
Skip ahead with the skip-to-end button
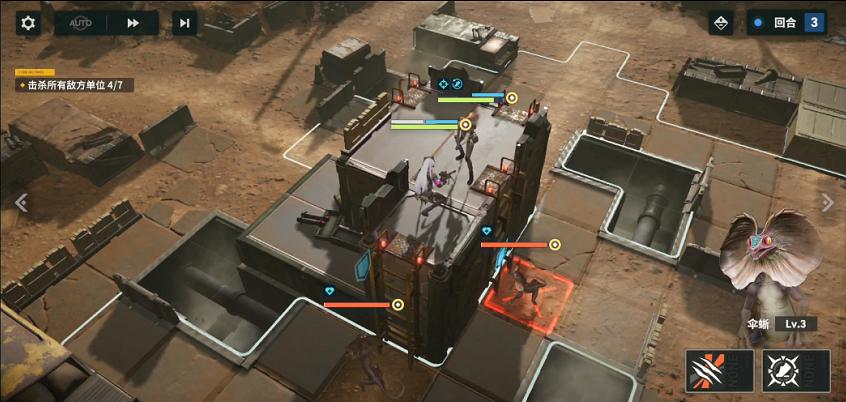coord(183,23)
